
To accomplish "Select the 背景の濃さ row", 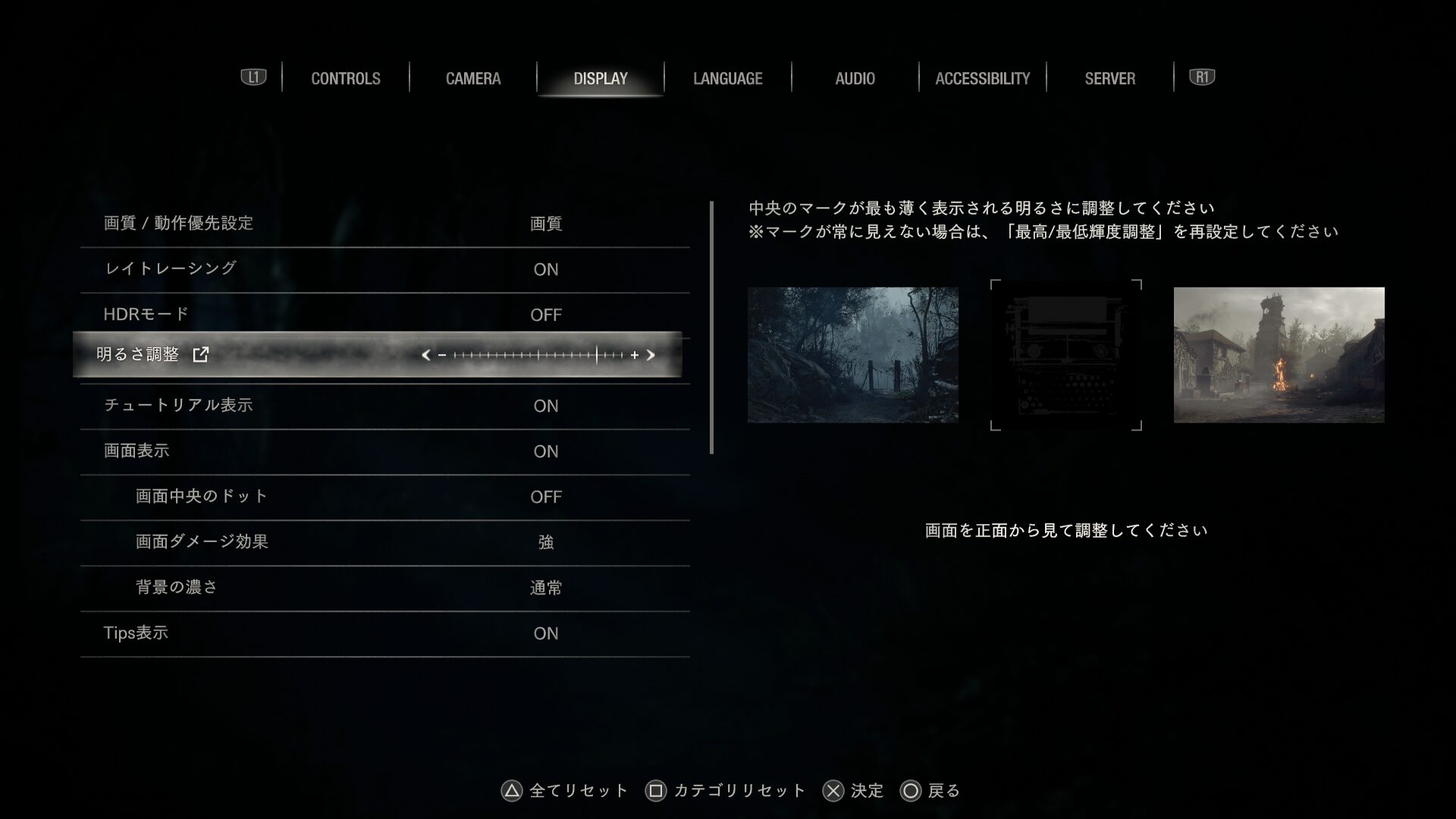I will click(384, 588).
